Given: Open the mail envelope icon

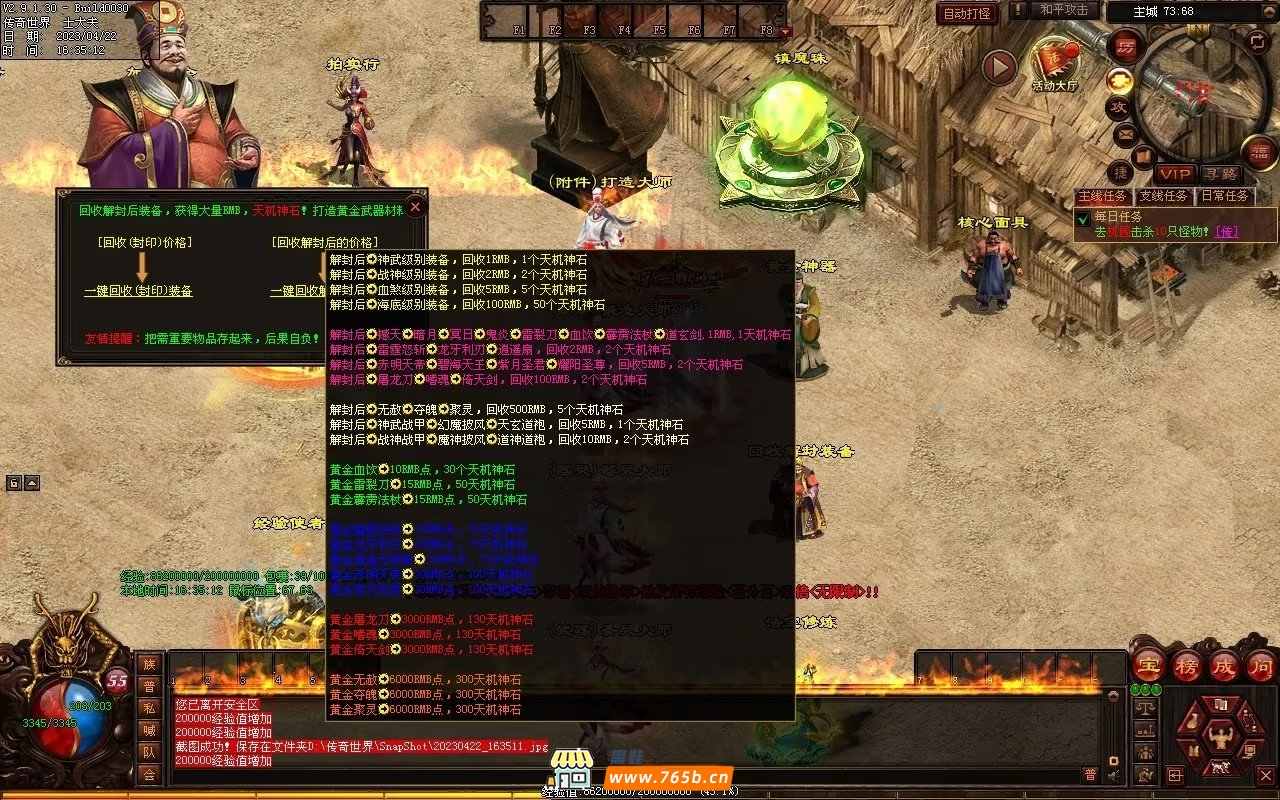Looking at the screenshot, I should click(x=1125, y=132).
